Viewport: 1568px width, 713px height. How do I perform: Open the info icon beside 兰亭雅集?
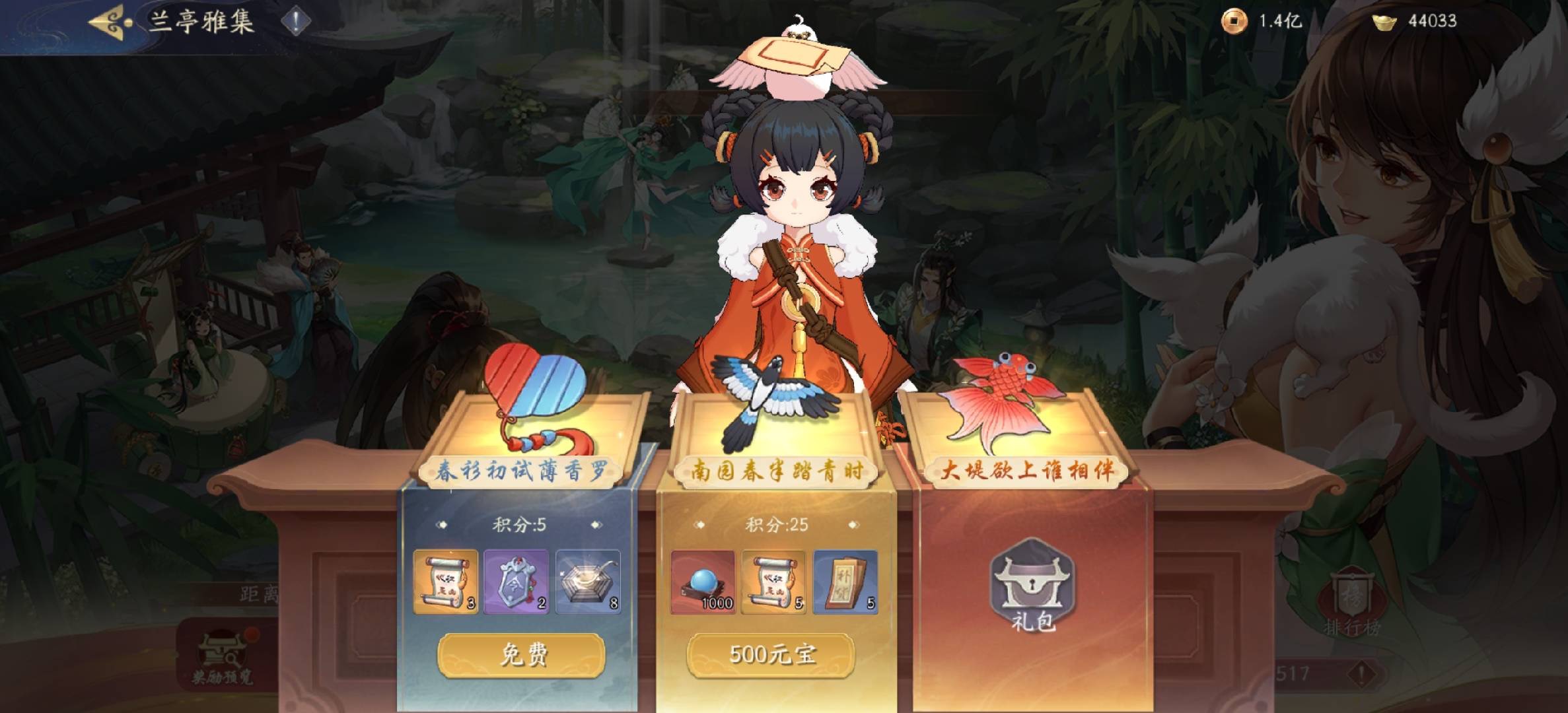point(296,22)
